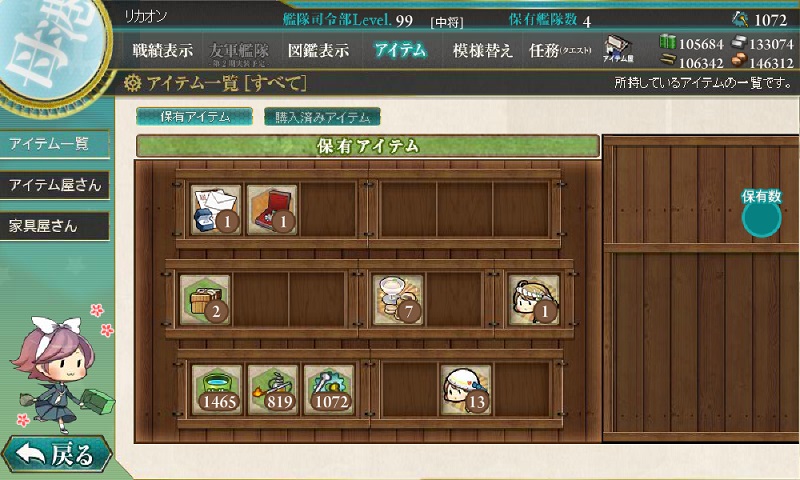
Task: Go to アイテム屋さん item shop
Action: coord(54,185)
